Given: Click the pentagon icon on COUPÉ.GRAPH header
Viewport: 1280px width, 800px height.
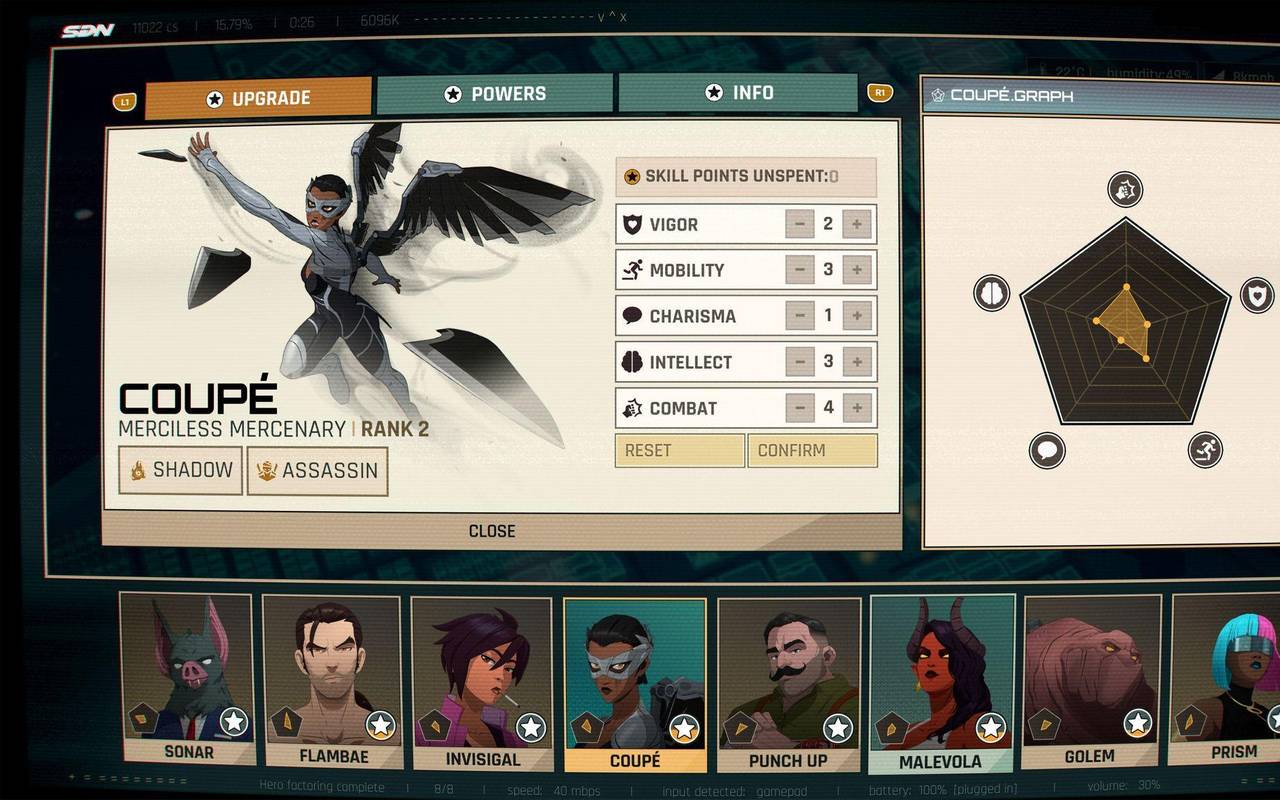Looking at the screenshot, I should pyautogui.click(x=938, y=95).
